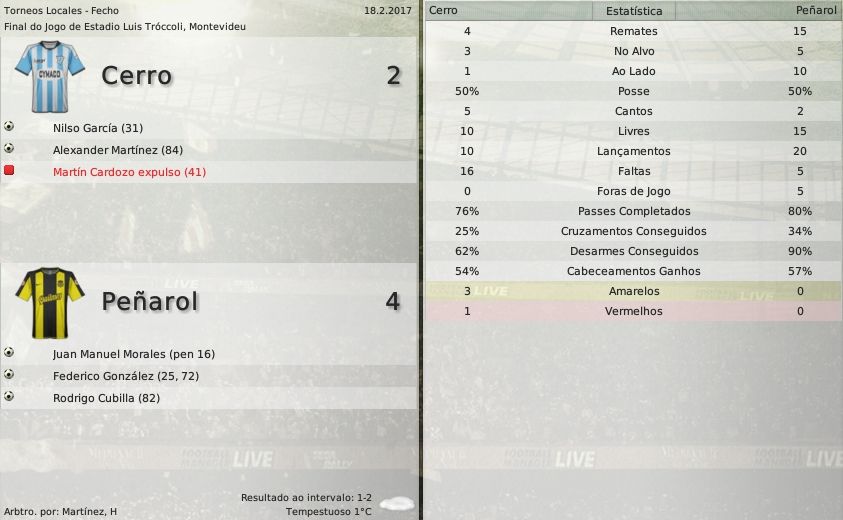843x520 pixels.
Task: Click Peñarol's yellow and black kit
Action: pyautogui.click(x=50, y=296)
